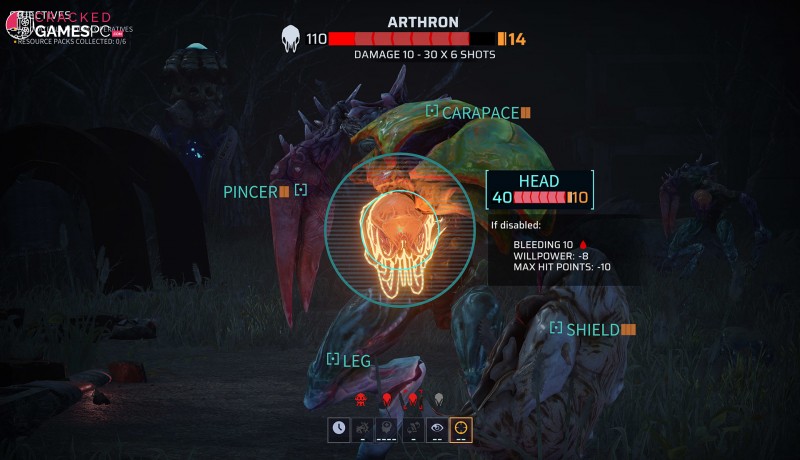
Task: Click the Head body part panel
Action: coord(540,189)
